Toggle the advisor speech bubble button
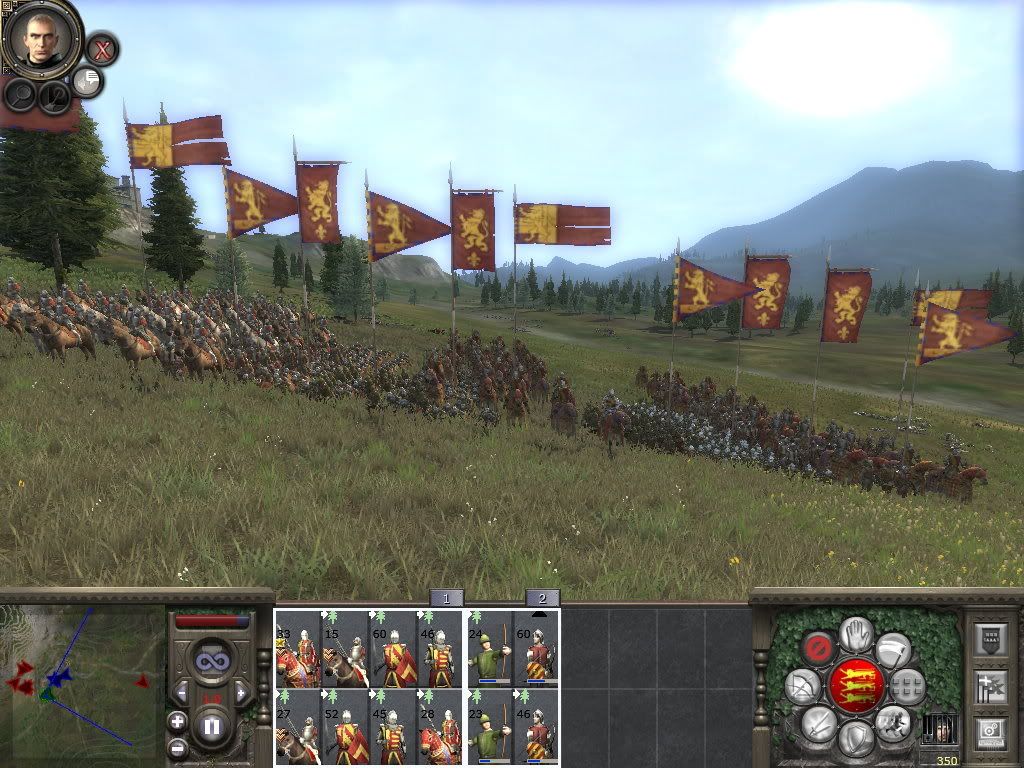 click(88, 81)
